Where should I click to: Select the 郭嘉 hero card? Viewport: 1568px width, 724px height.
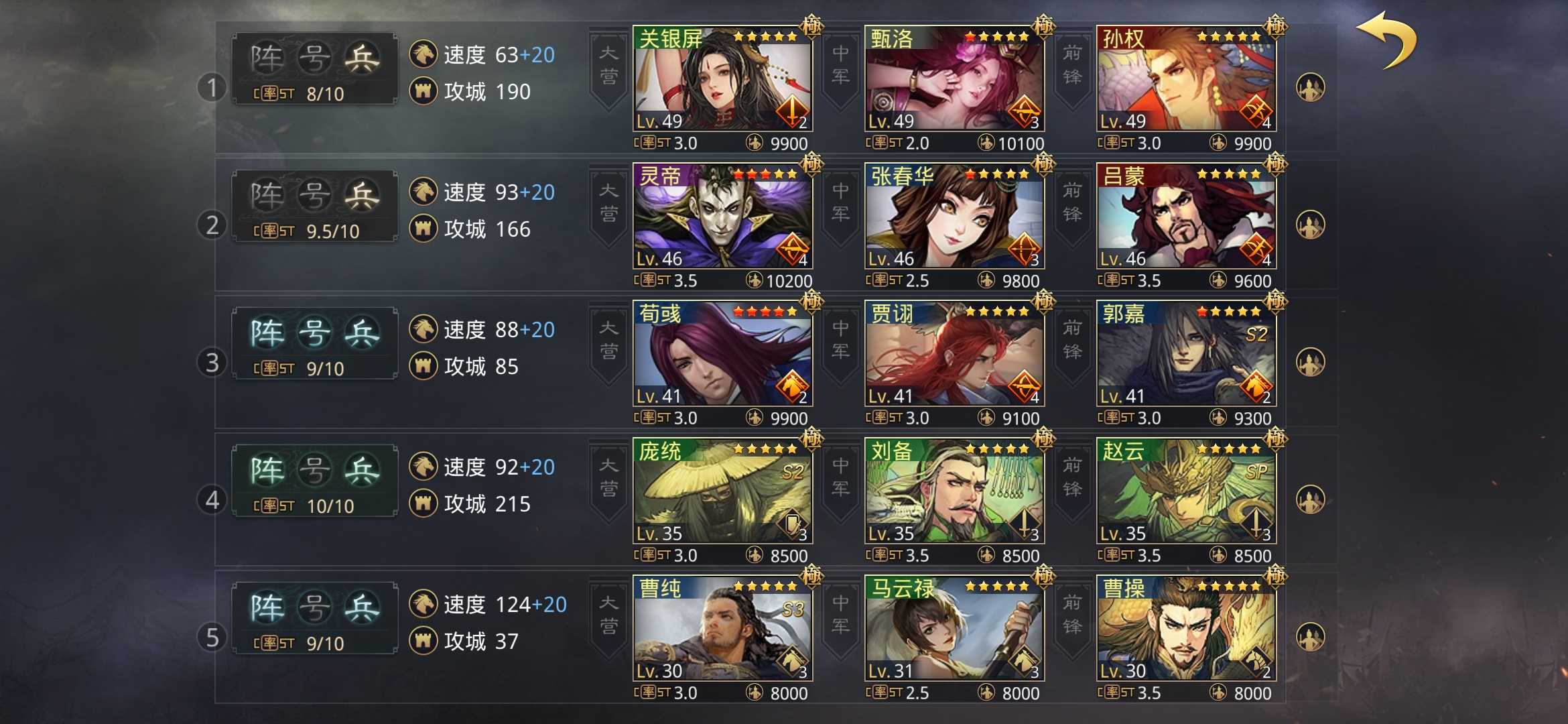pyautogui.click(x=1186, y=354)
